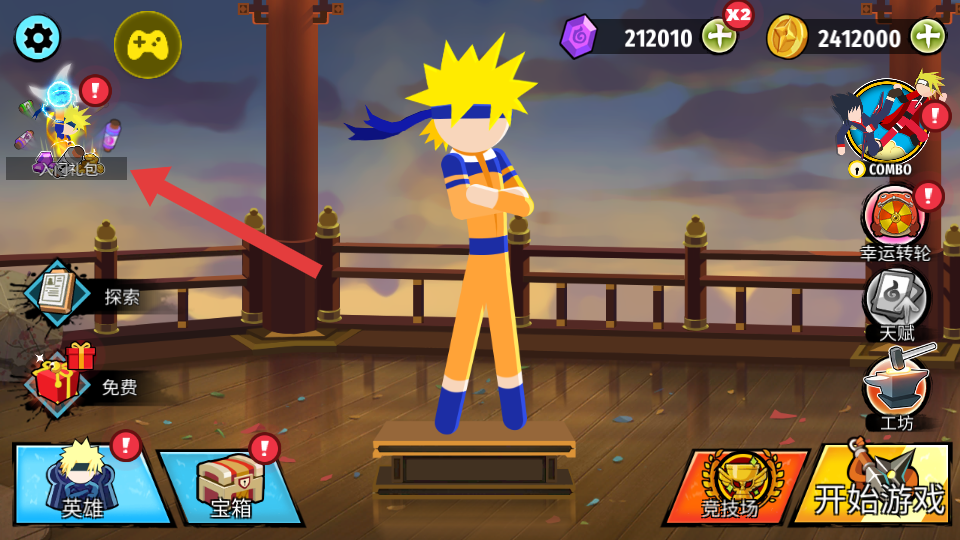The height and width of the screenshot is (540, 960).
Task: Add more purple gems
Action: 719,38
